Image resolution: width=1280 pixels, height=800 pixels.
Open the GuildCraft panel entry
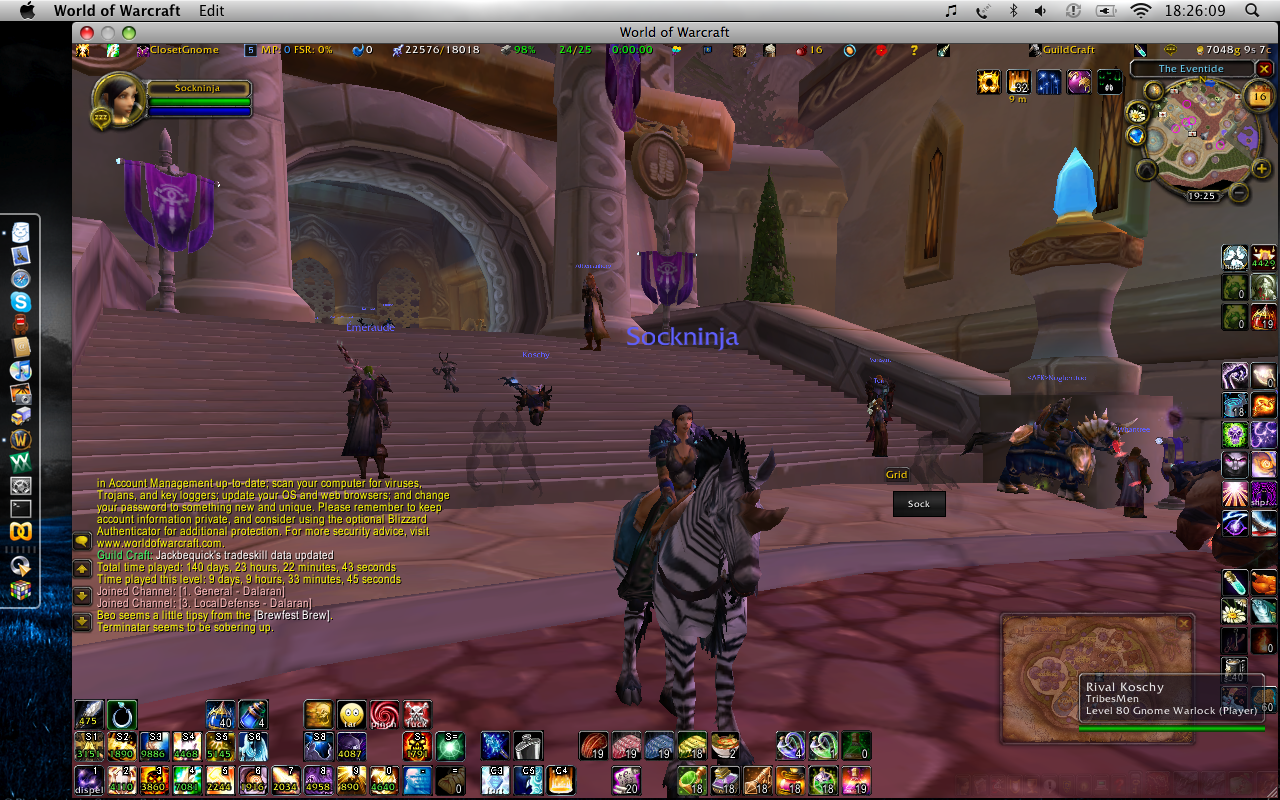tap(1068, 50)
